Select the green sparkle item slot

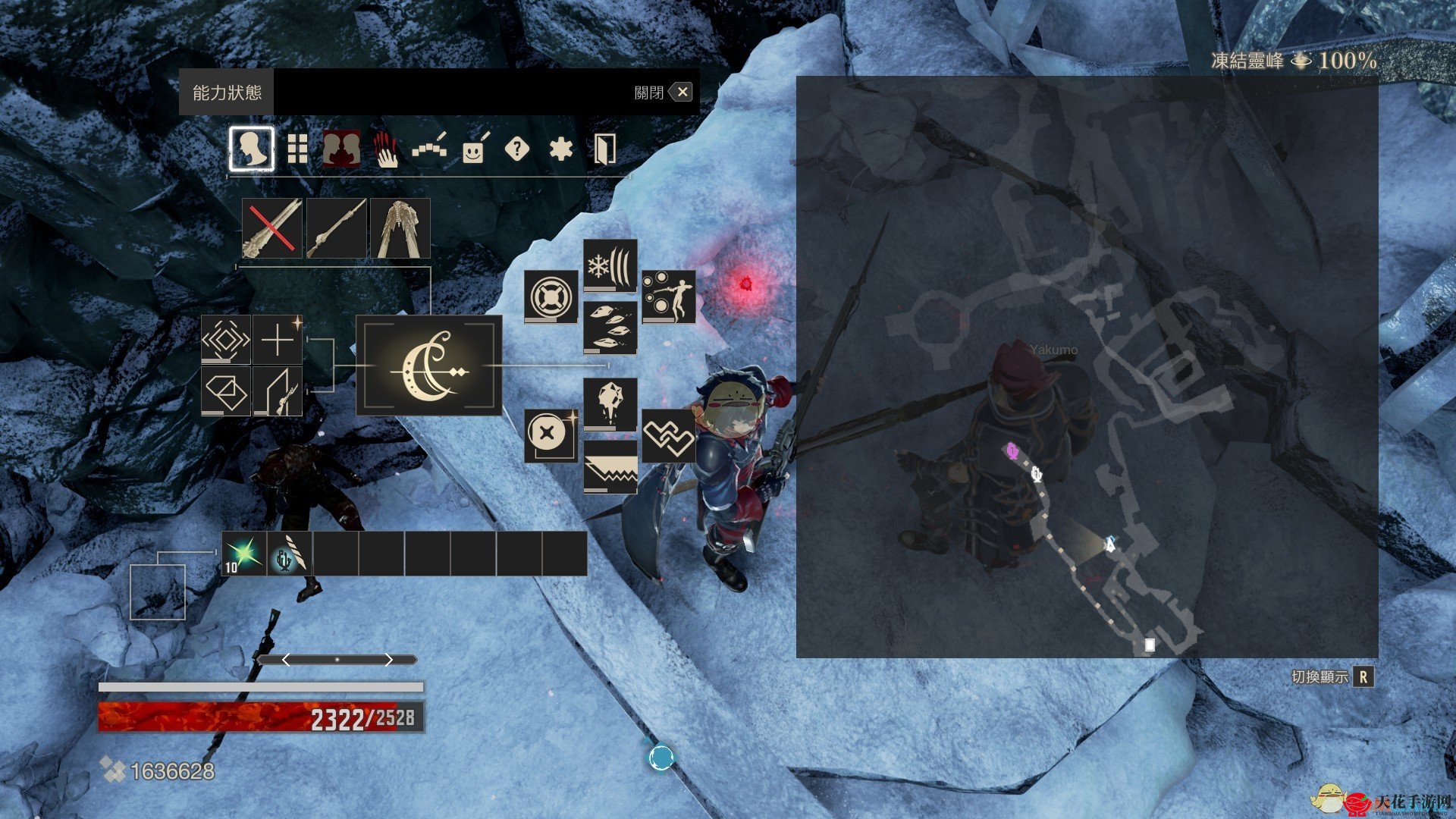pyautogui.click(x=244, y=554)
